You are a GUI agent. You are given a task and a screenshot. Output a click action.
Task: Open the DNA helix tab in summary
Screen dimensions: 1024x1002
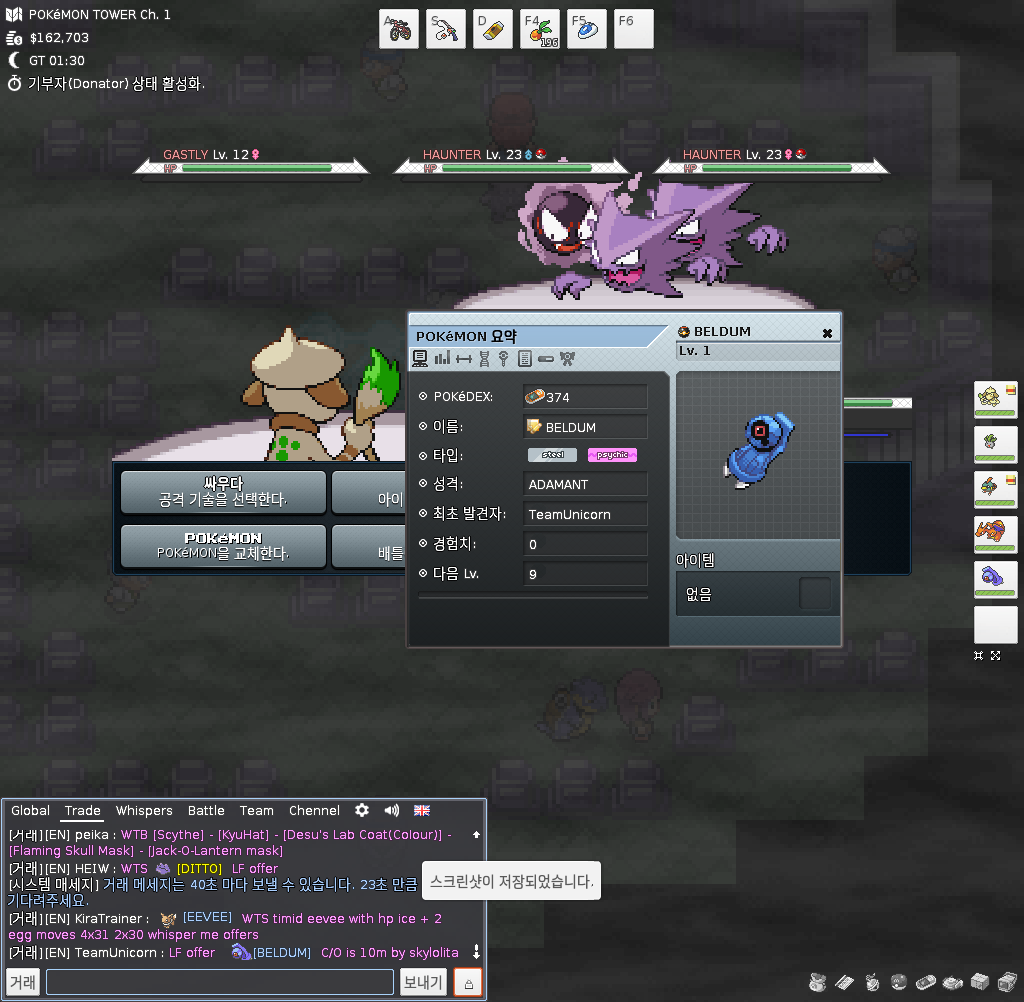click(484, 358)
